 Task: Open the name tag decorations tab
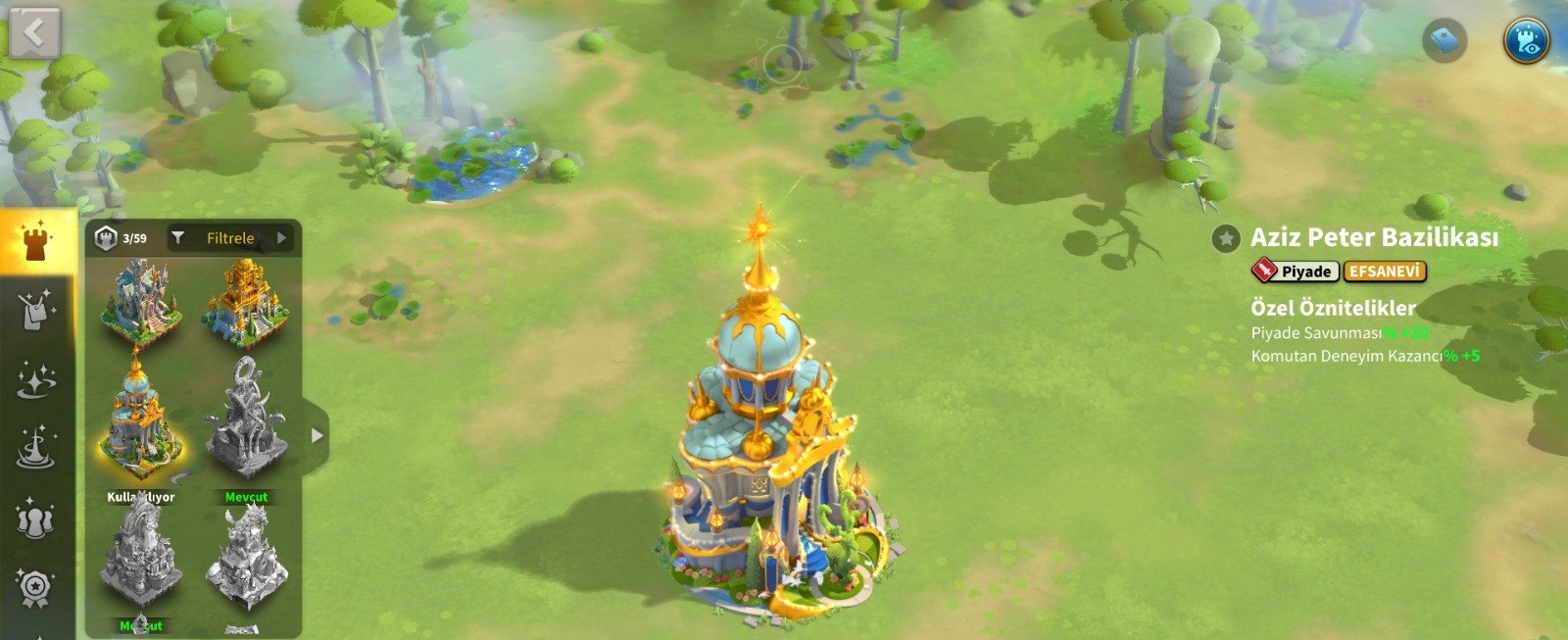click(36, 311)
